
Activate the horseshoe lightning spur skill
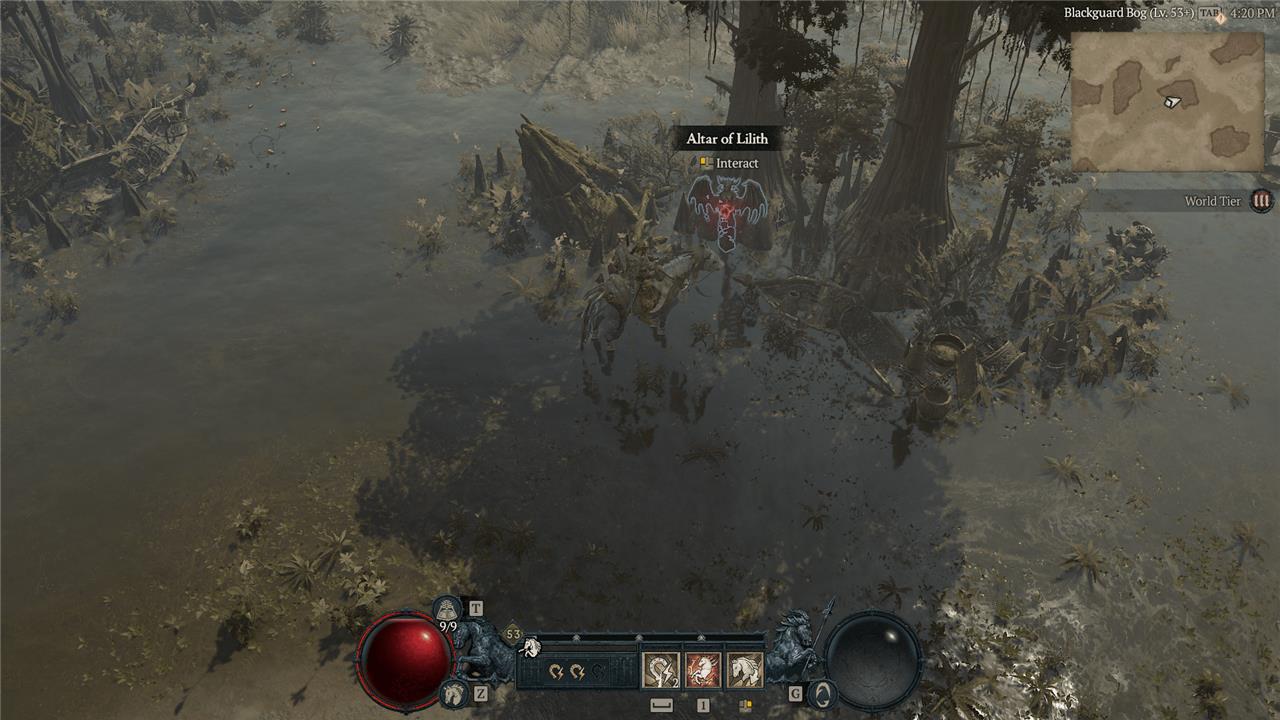[660, 670]
